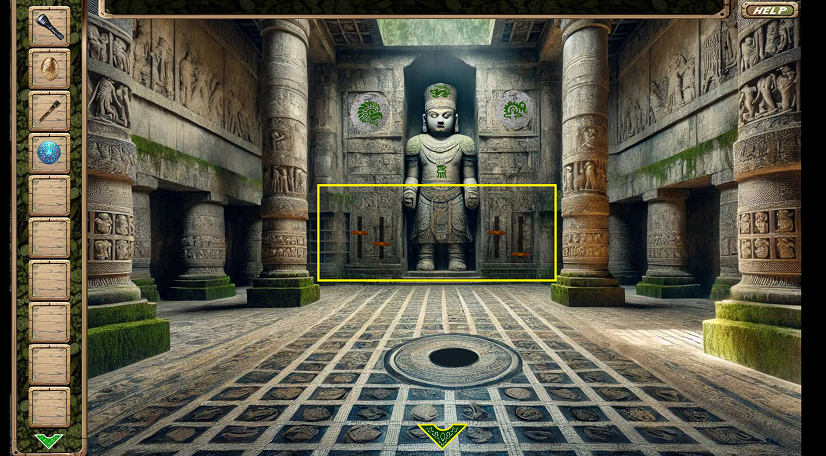Choose the dark torch stick item
This screenshot has height=456, width=826.
(49, 110)
